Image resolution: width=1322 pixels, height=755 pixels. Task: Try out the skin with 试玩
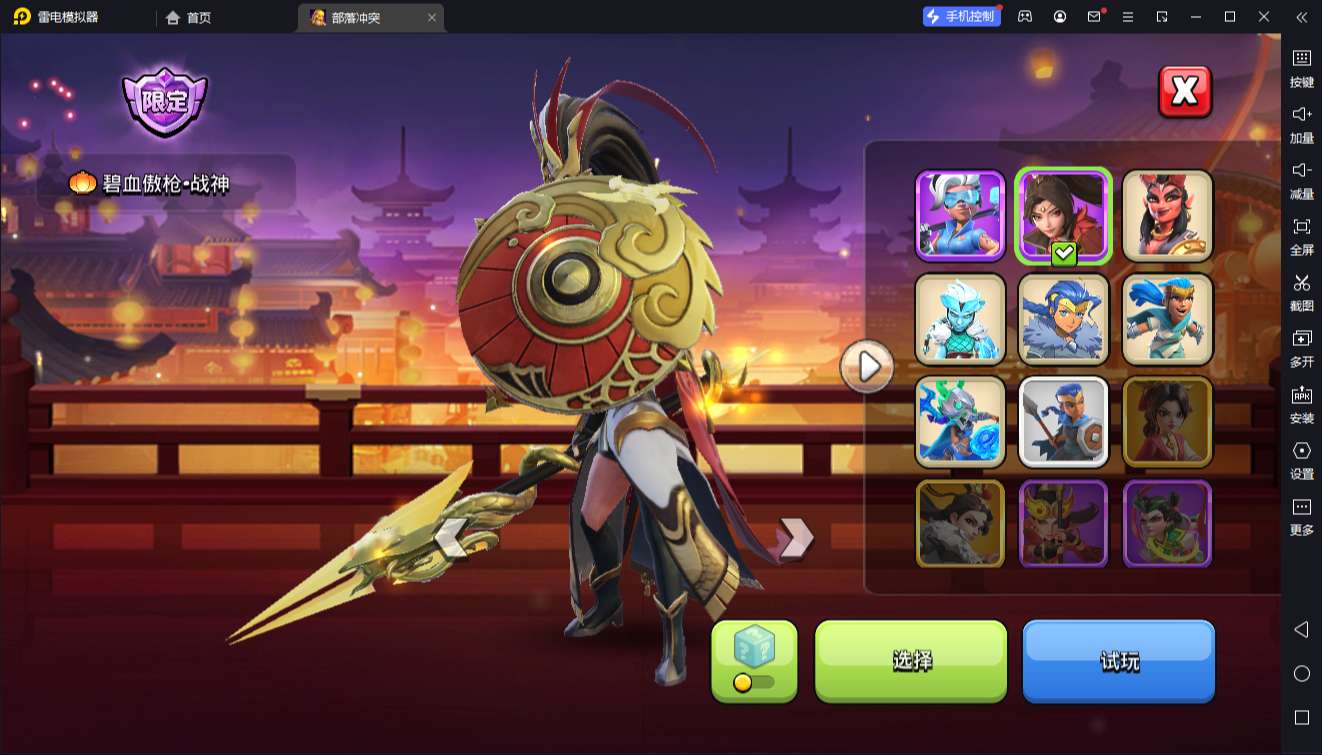coord(1118,660)
